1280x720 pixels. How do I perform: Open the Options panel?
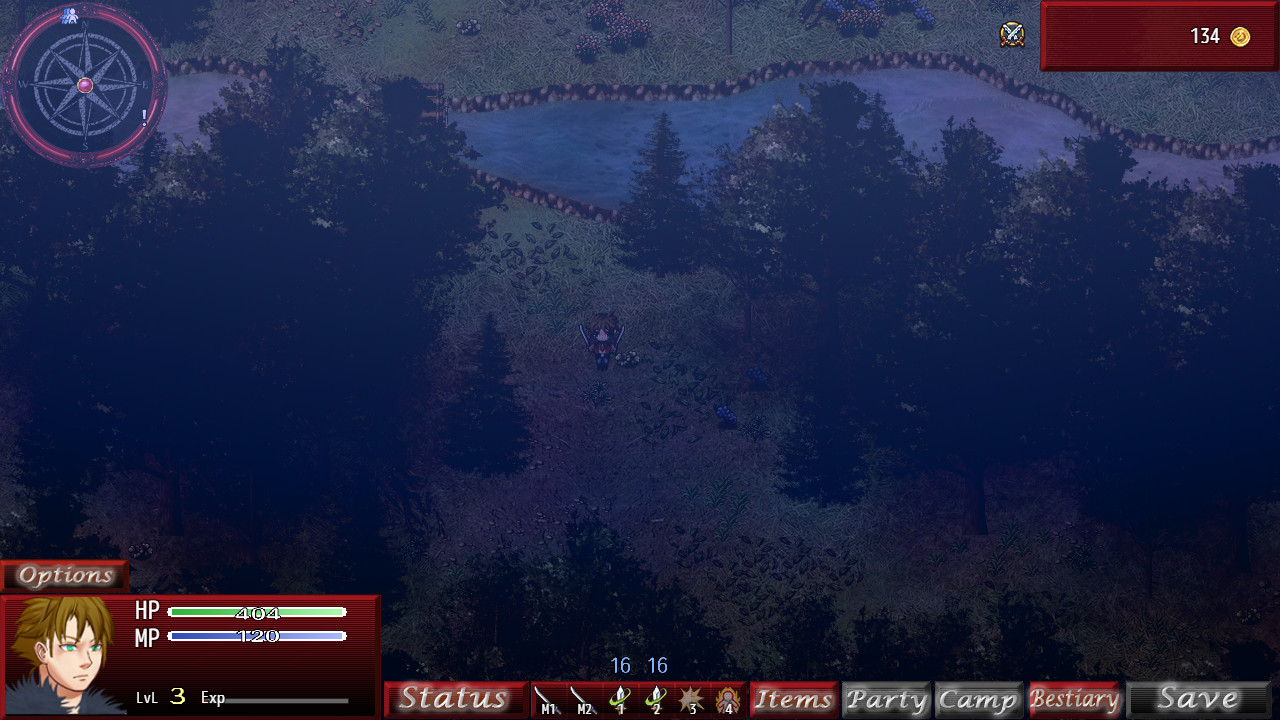click(x=64, y=575)
